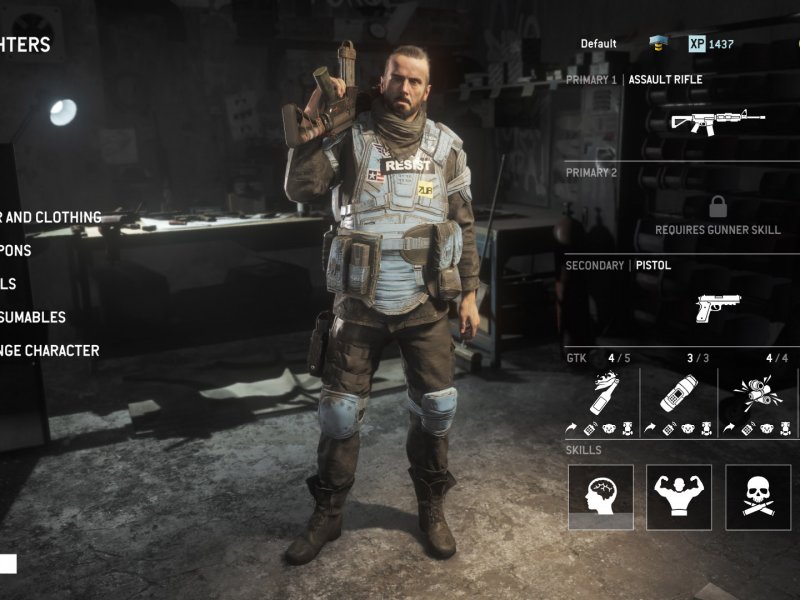Viewport: 800px width, 600px height.
Task: Select the hack device GTK item
Action: point(678,394)
